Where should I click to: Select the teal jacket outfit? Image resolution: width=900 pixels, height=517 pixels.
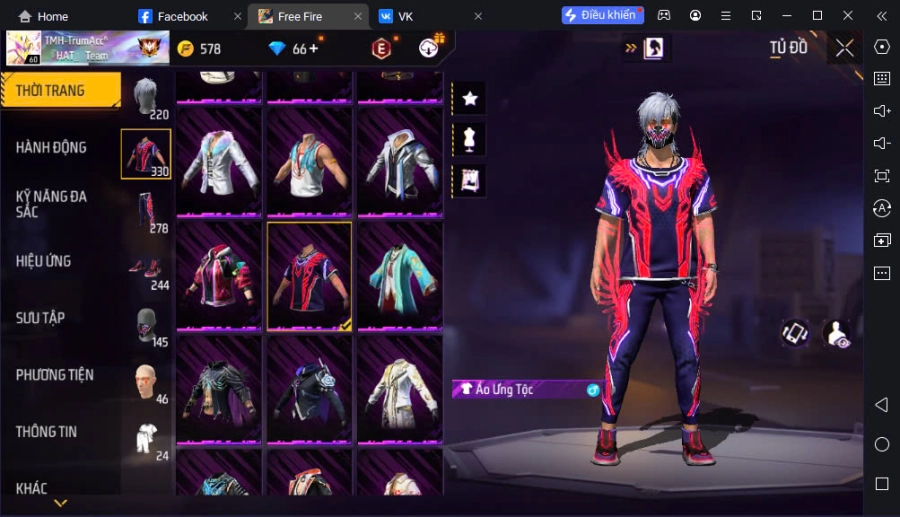pos(400,275)
